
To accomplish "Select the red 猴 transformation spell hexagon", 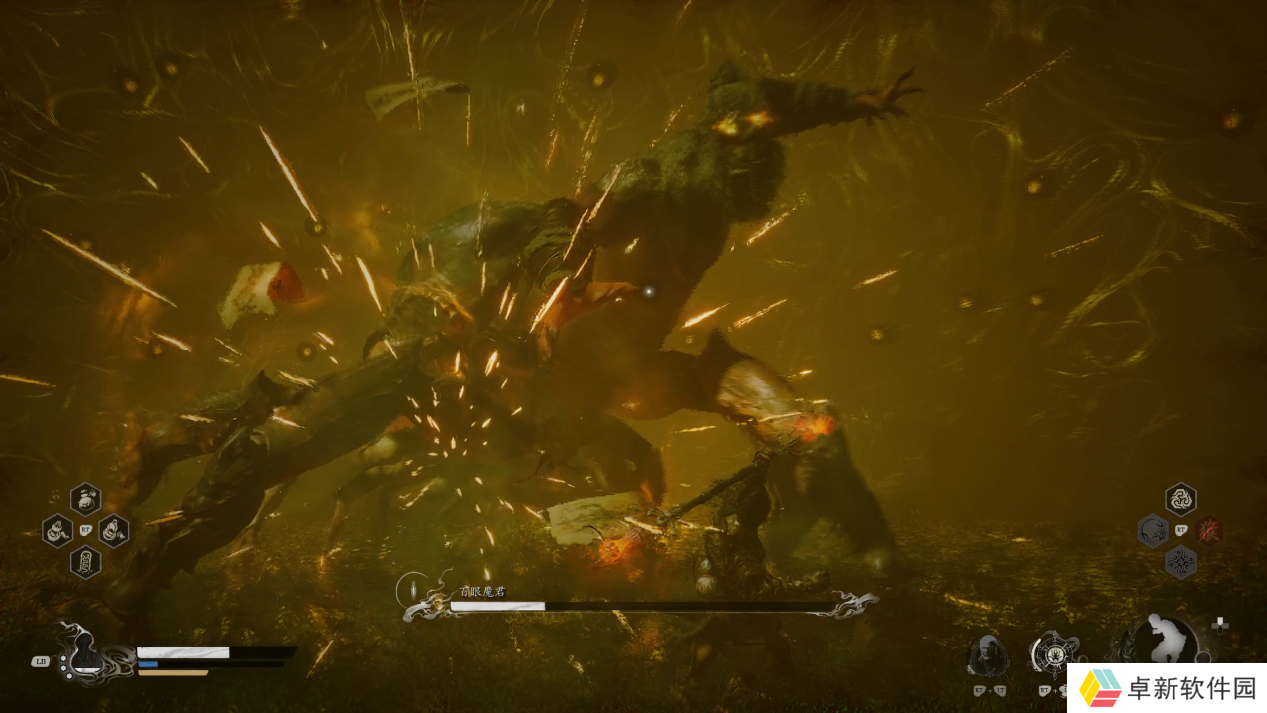I will coord(1209,530).
